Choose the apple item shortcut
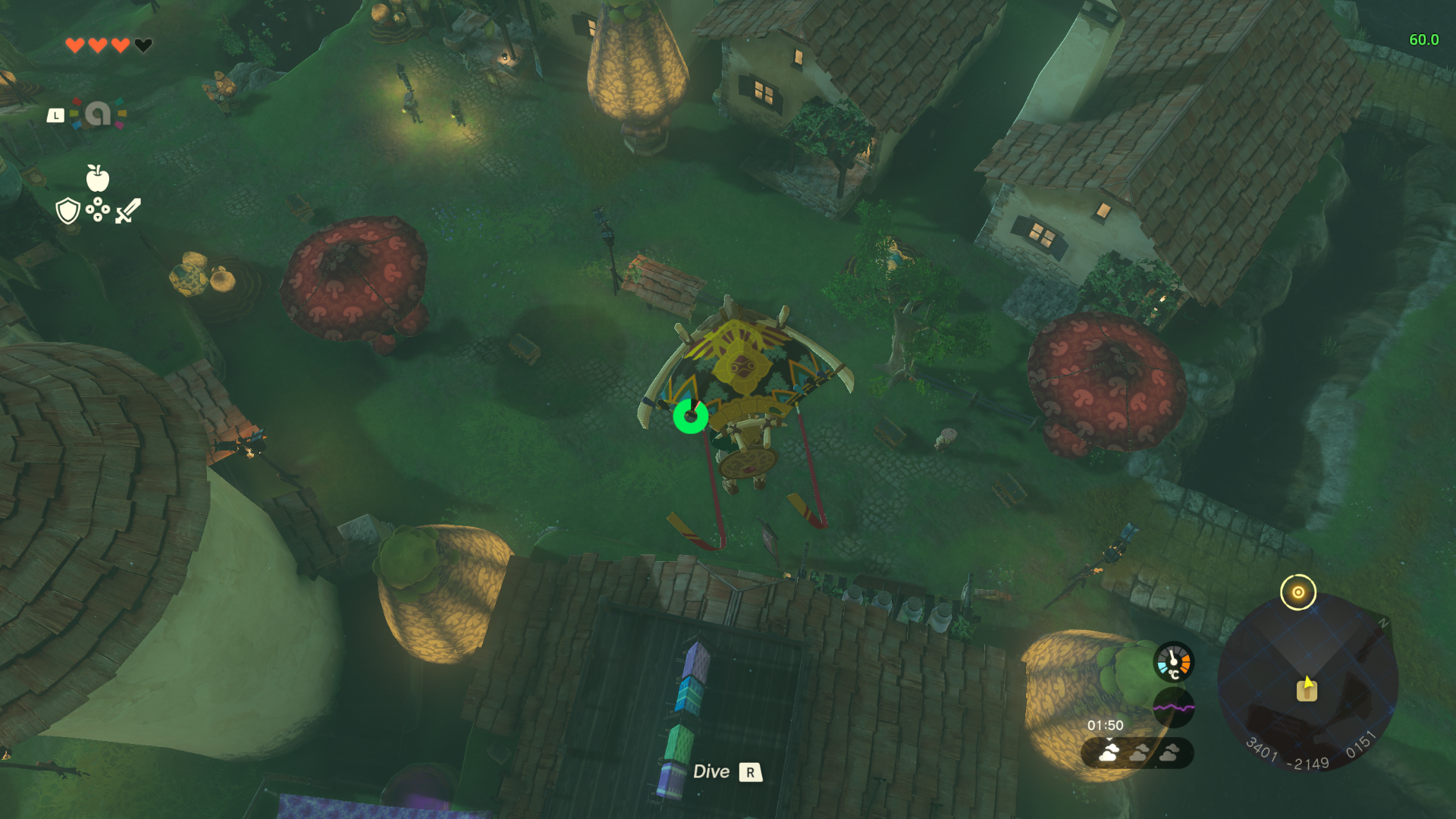The height and width of the screenshot is (819, 1456). pyautogui.click(x=97, y=178)
